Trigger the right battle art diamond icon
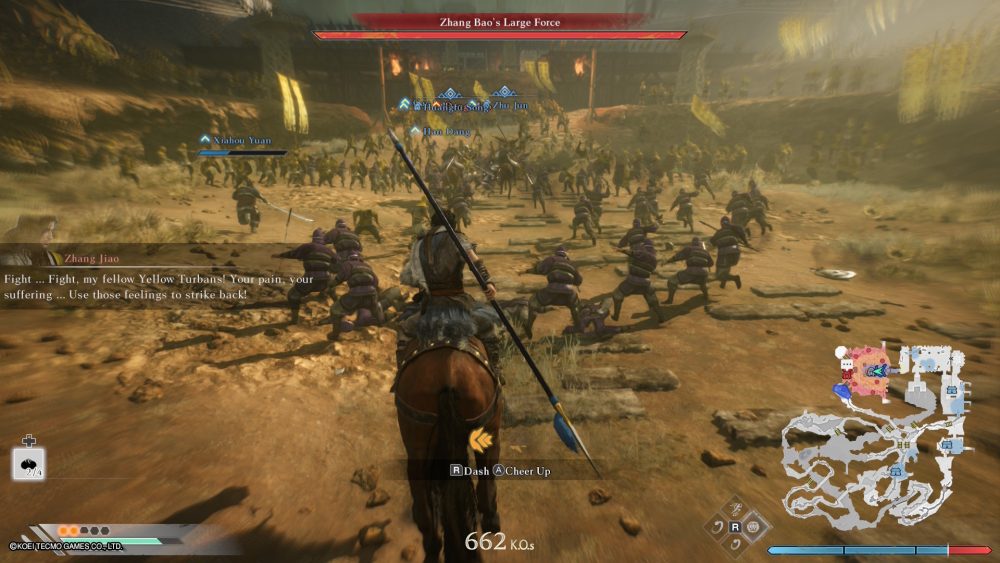This screenshot has height=563, width=1000. click(753, 526)
